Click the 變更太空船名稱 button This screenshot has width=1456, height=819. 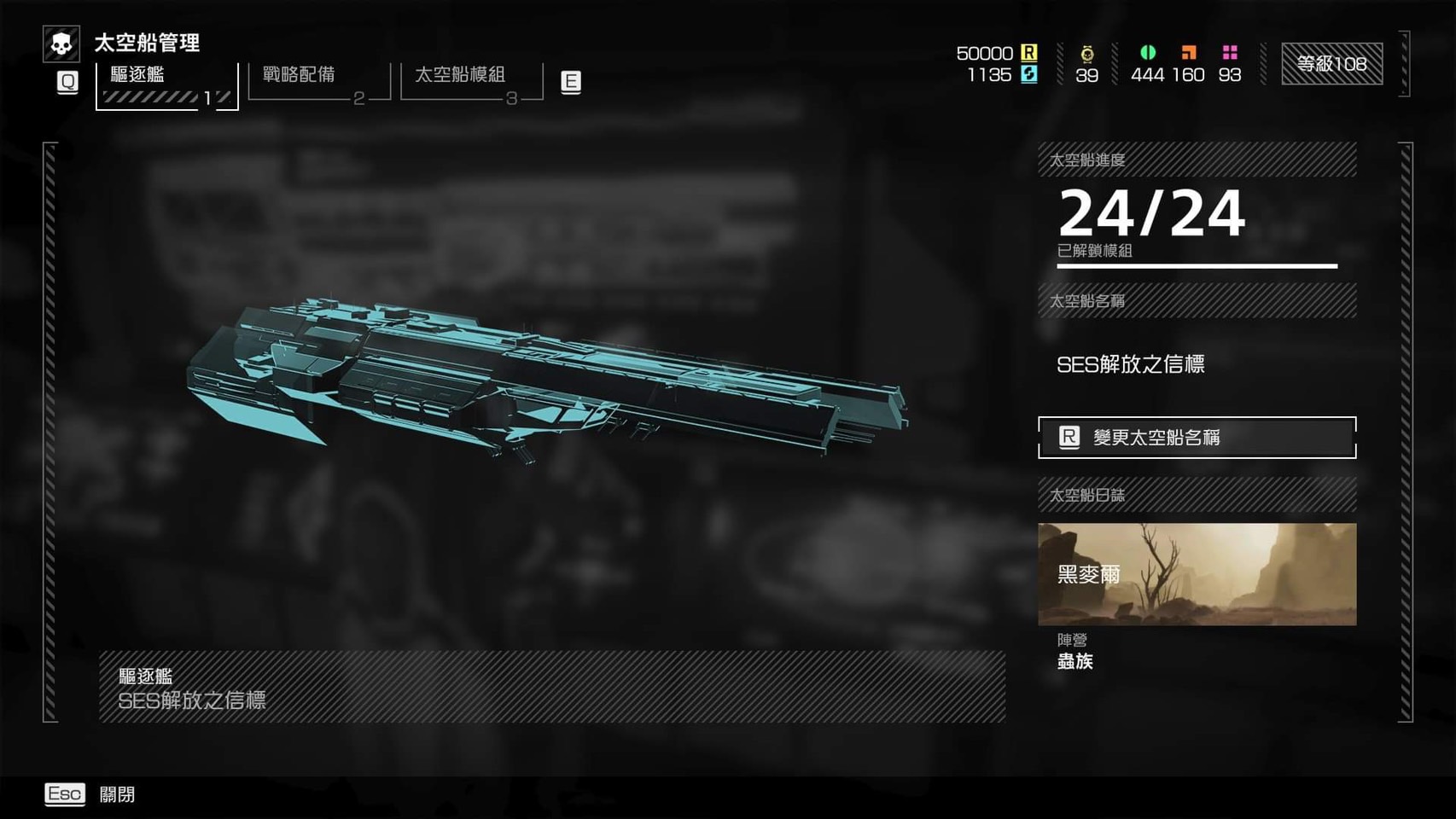pyautogui.click(x=1197, y=438)
